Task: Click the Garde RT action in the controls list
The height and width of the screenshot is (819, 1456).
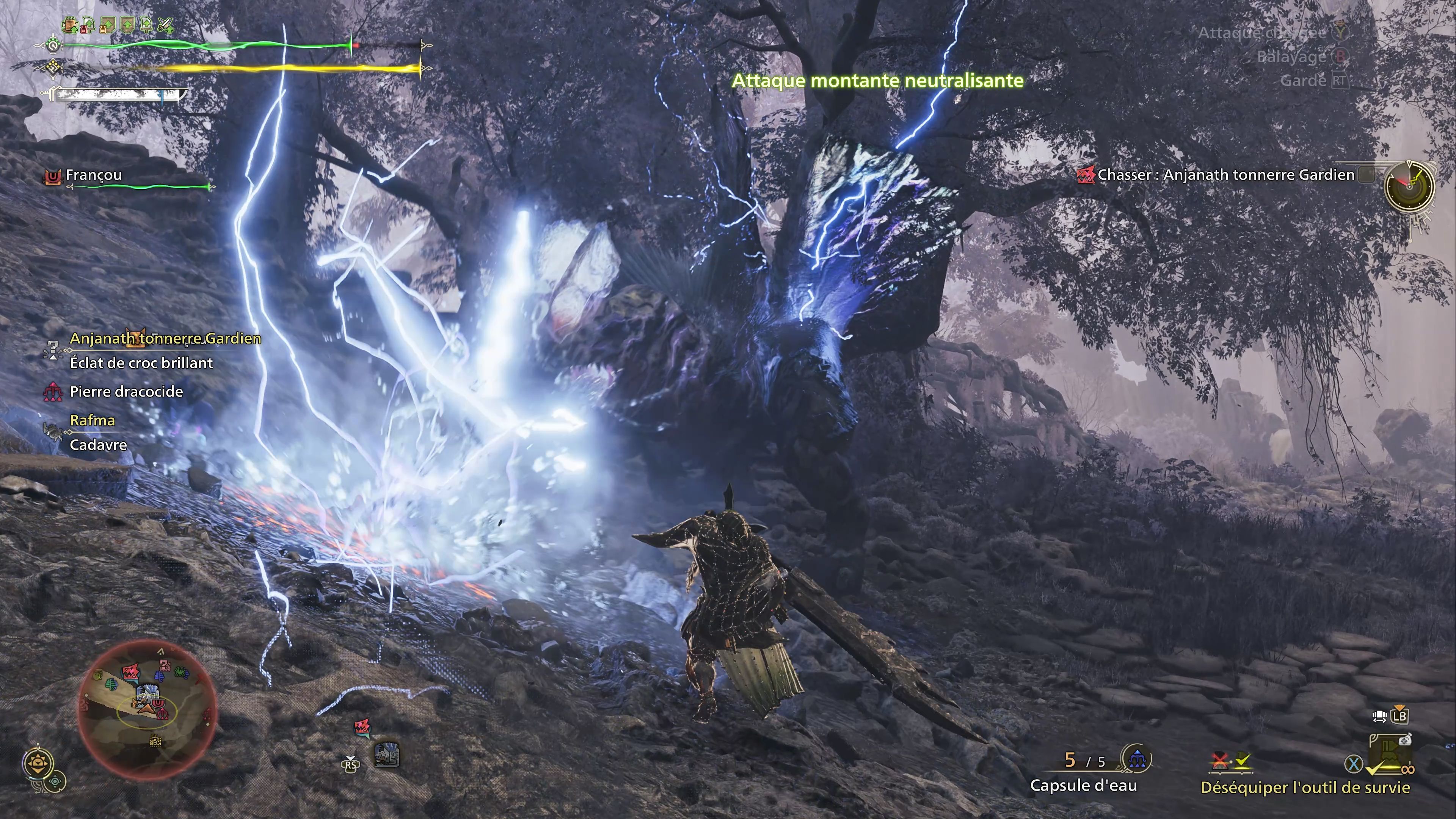Action: point(1317,82)
